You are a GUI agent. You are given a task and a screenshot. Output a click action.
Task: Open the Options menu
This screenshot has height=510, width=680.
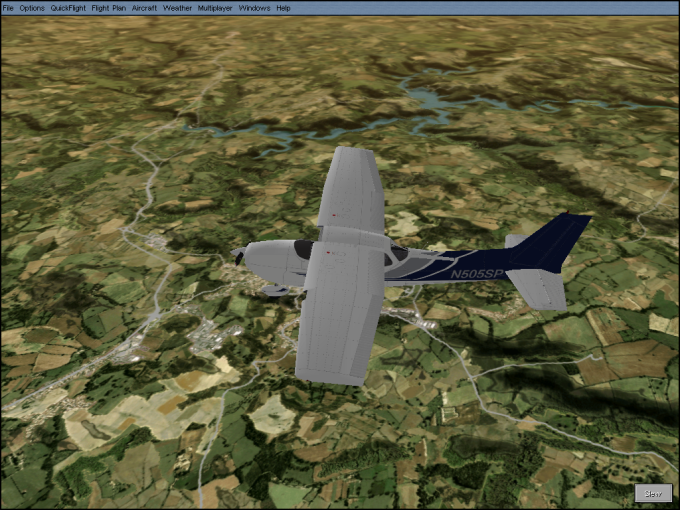32,7
